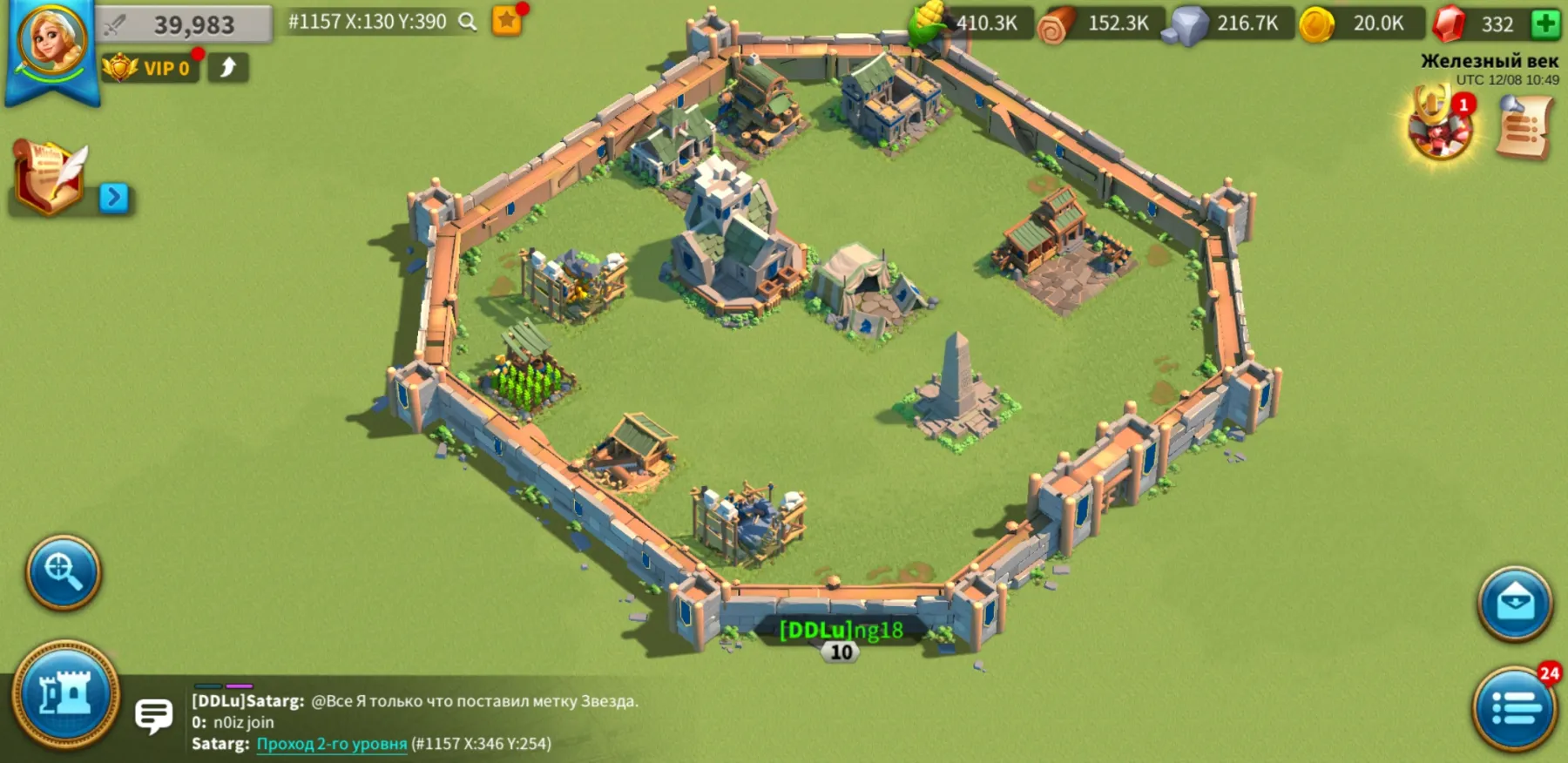Click the arrow button beside VIP
The image size is (1568, 763).
tap(228, 68)
